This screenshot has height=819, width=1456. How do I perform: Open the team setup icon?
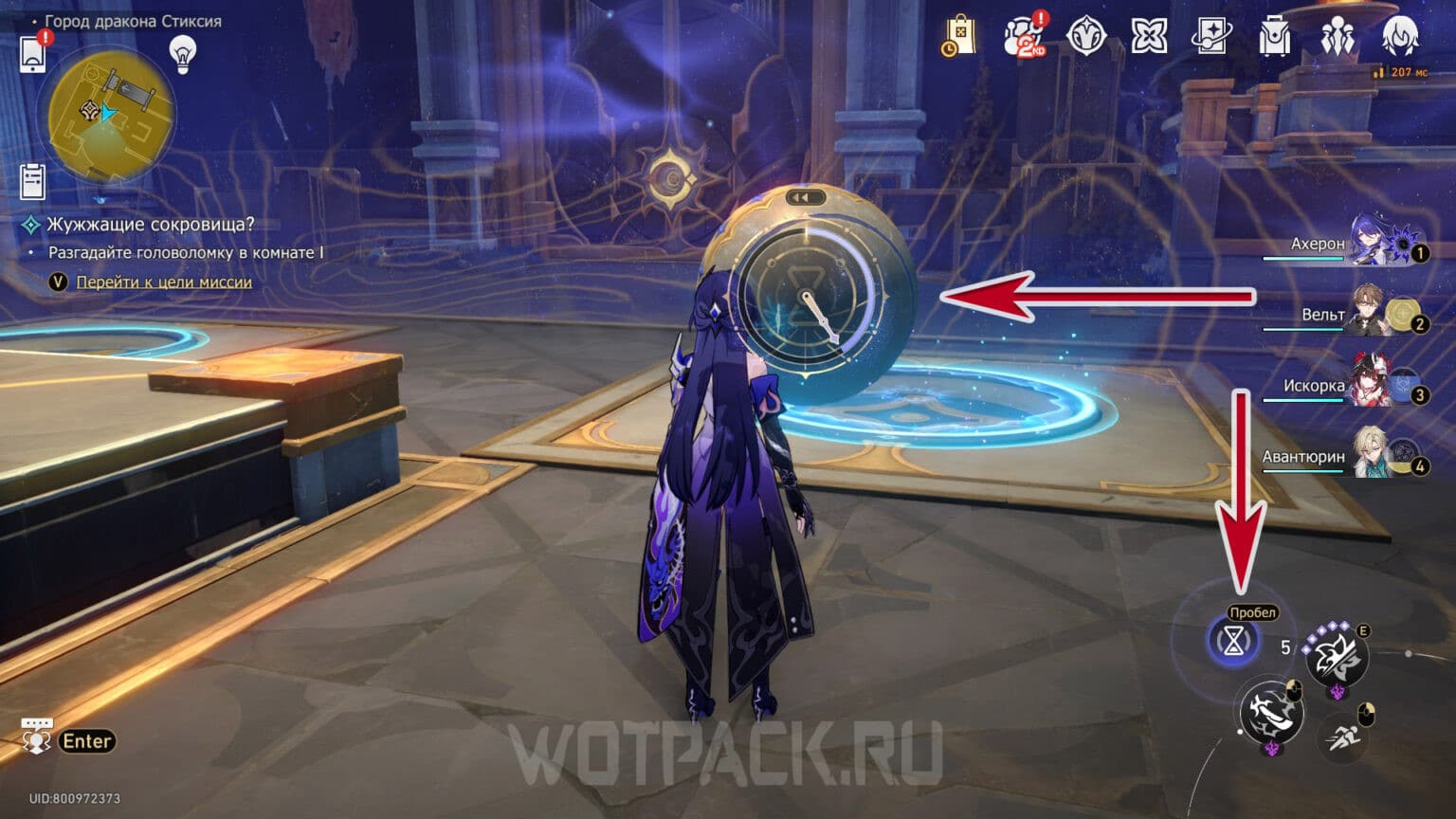tap(1337, 36)
